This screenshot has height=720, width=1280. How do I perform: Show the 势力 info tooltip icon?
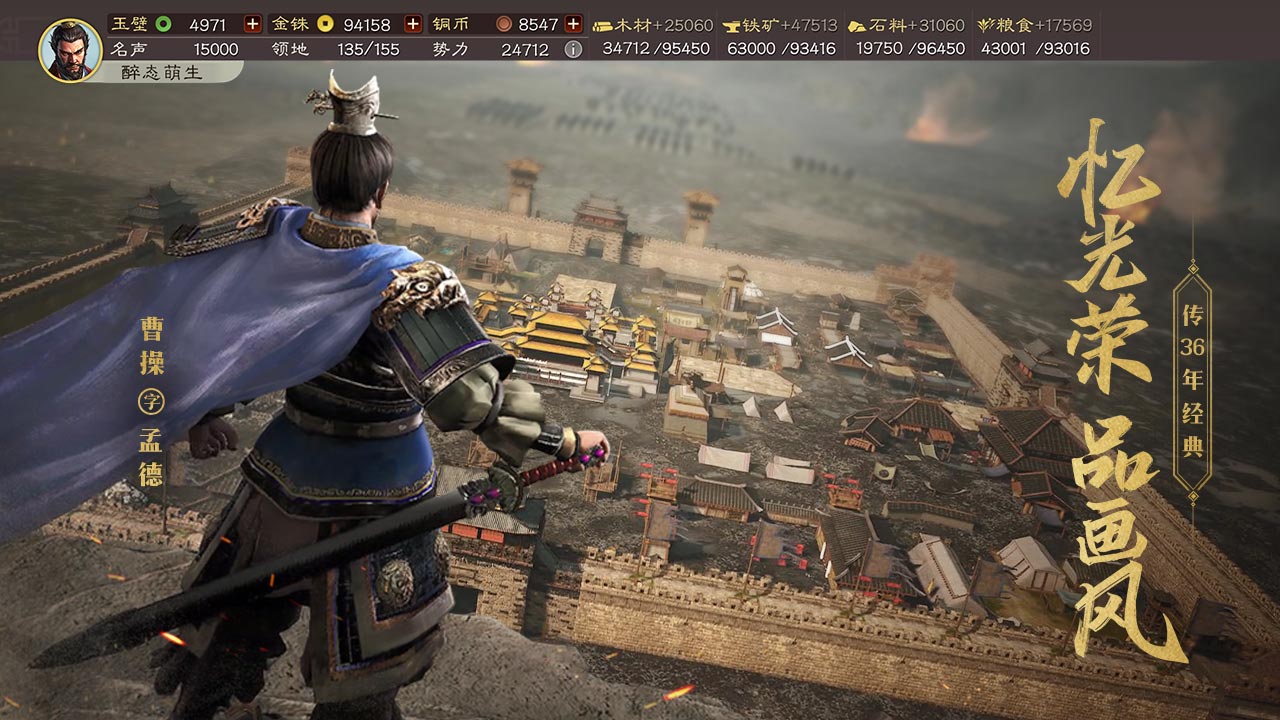pyautogui.click(x=573, y=49)
